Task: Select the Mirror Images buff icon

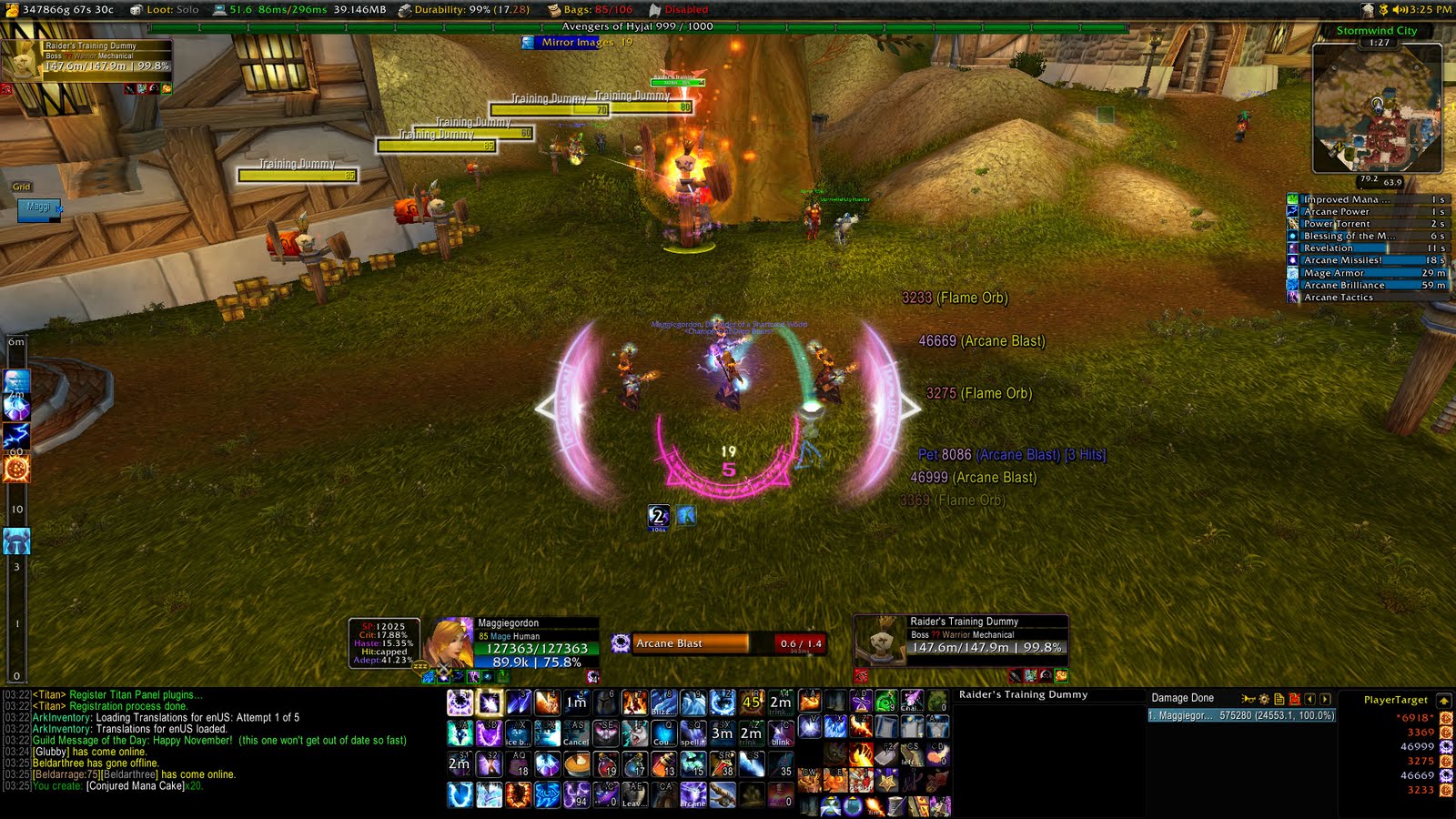Action: pyautogui.click(x=526, y=41)
